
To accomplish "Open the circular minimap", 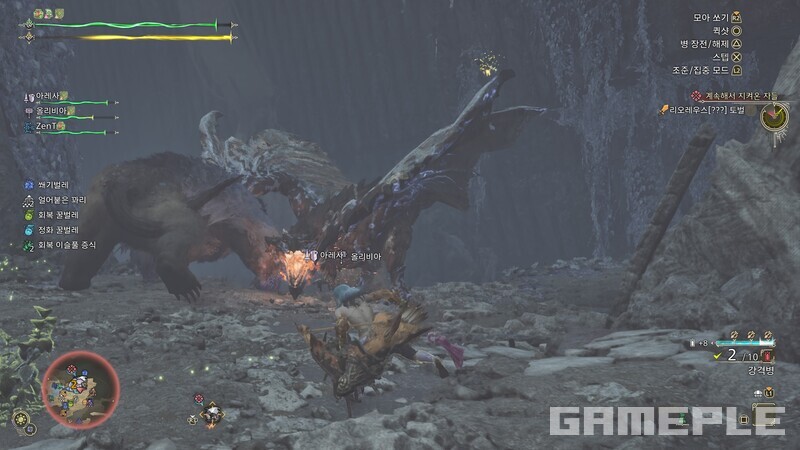I will pyautogui.click(x=80, y=387).
